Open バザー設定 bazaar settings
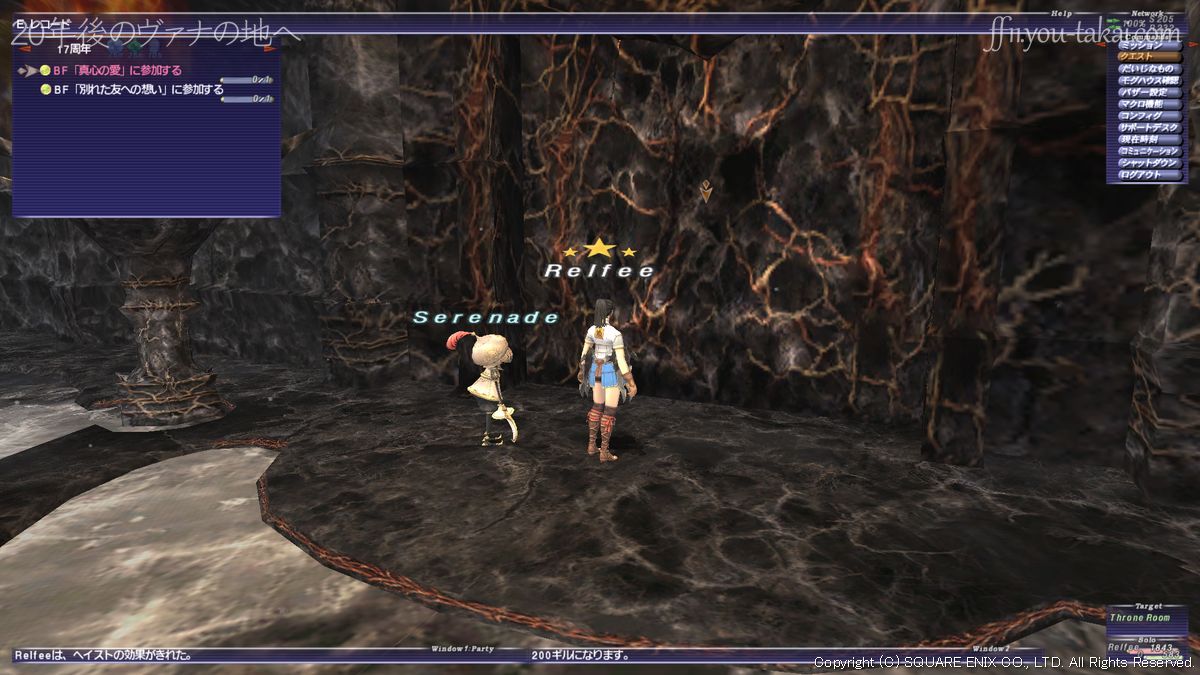 [x=1146, y=92]
